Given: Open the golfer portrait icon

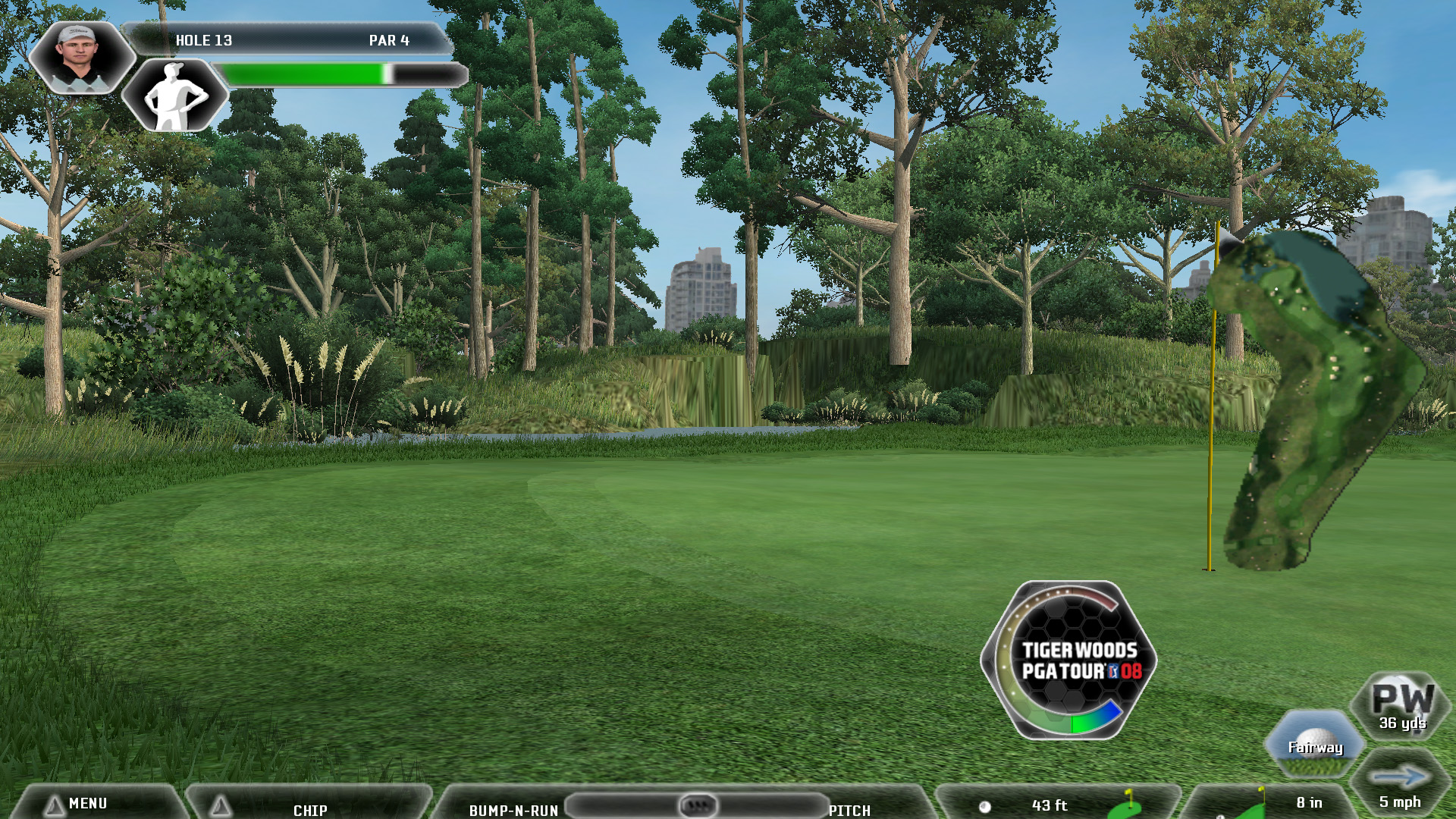Looking at the screenshot, I should (x=80, y=57).
